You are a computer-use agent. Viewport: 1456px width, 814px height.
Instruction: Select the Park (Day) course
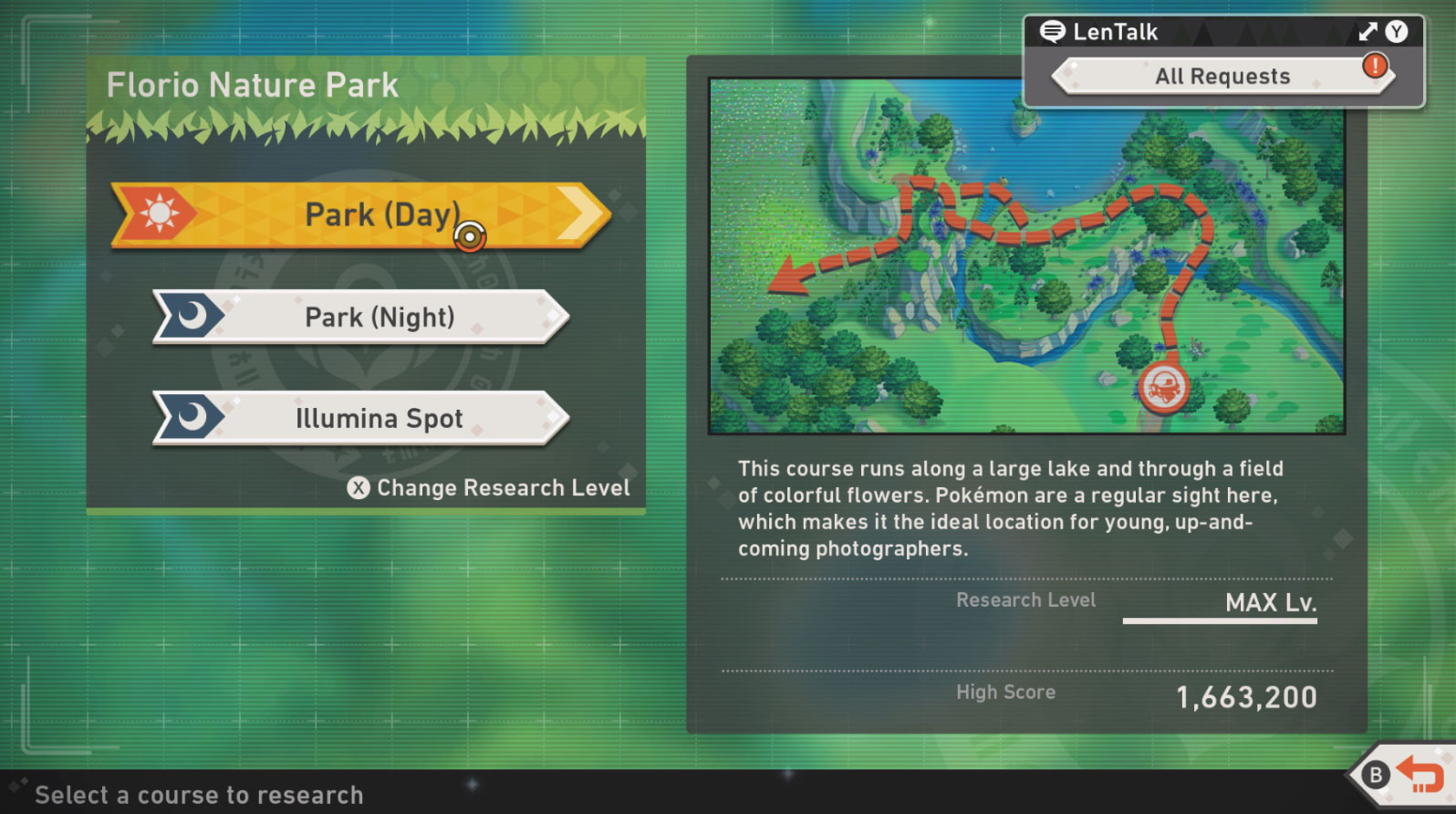click(360, 215)
